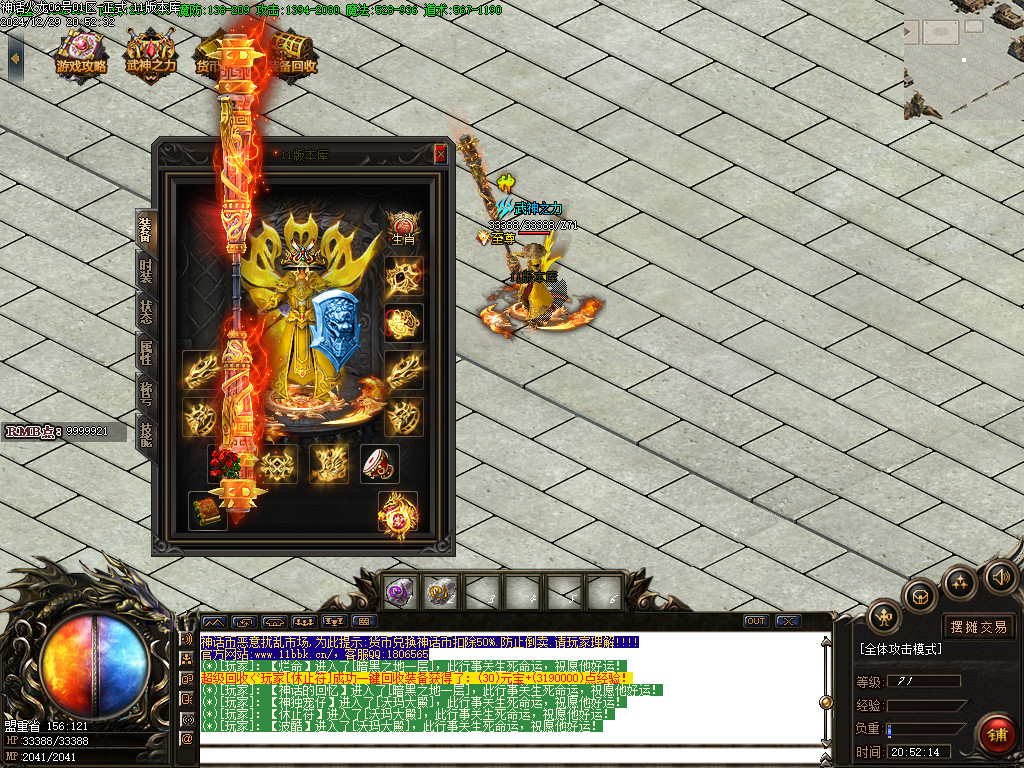Select the red rose bouquet slot

pos(226,464)
